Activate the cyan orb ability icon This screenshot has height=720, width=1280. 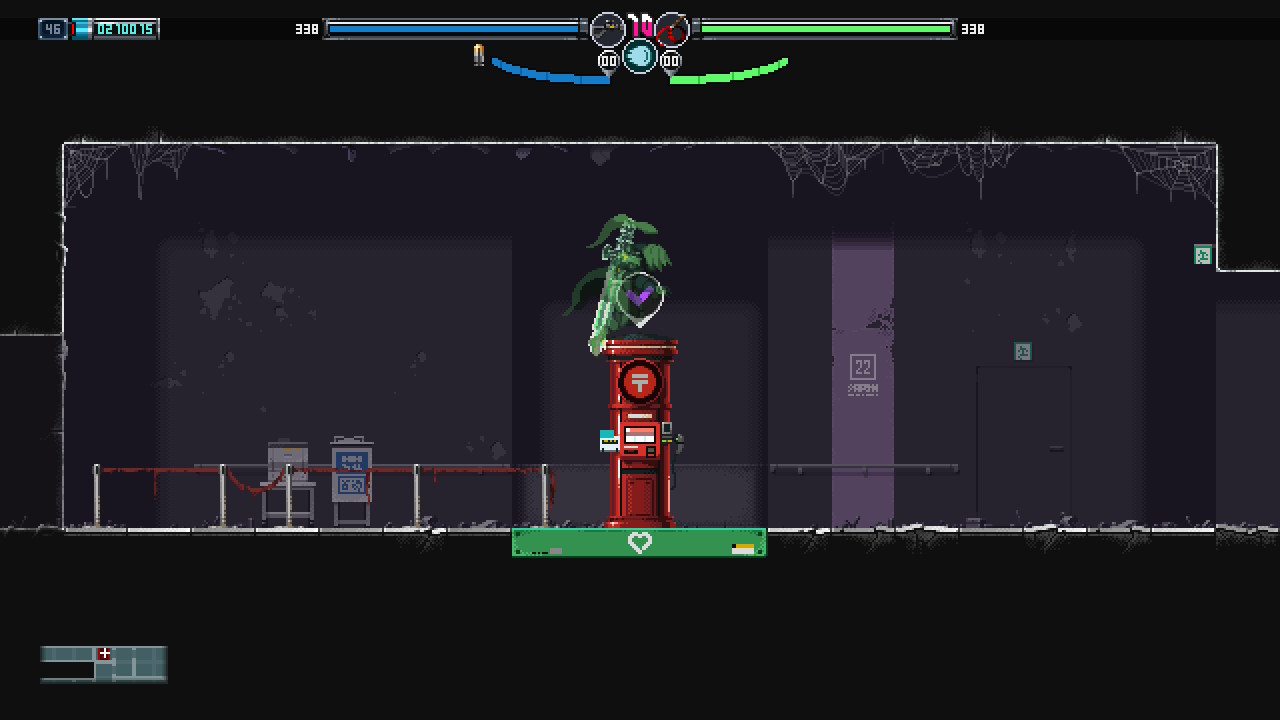coord(640,57)
